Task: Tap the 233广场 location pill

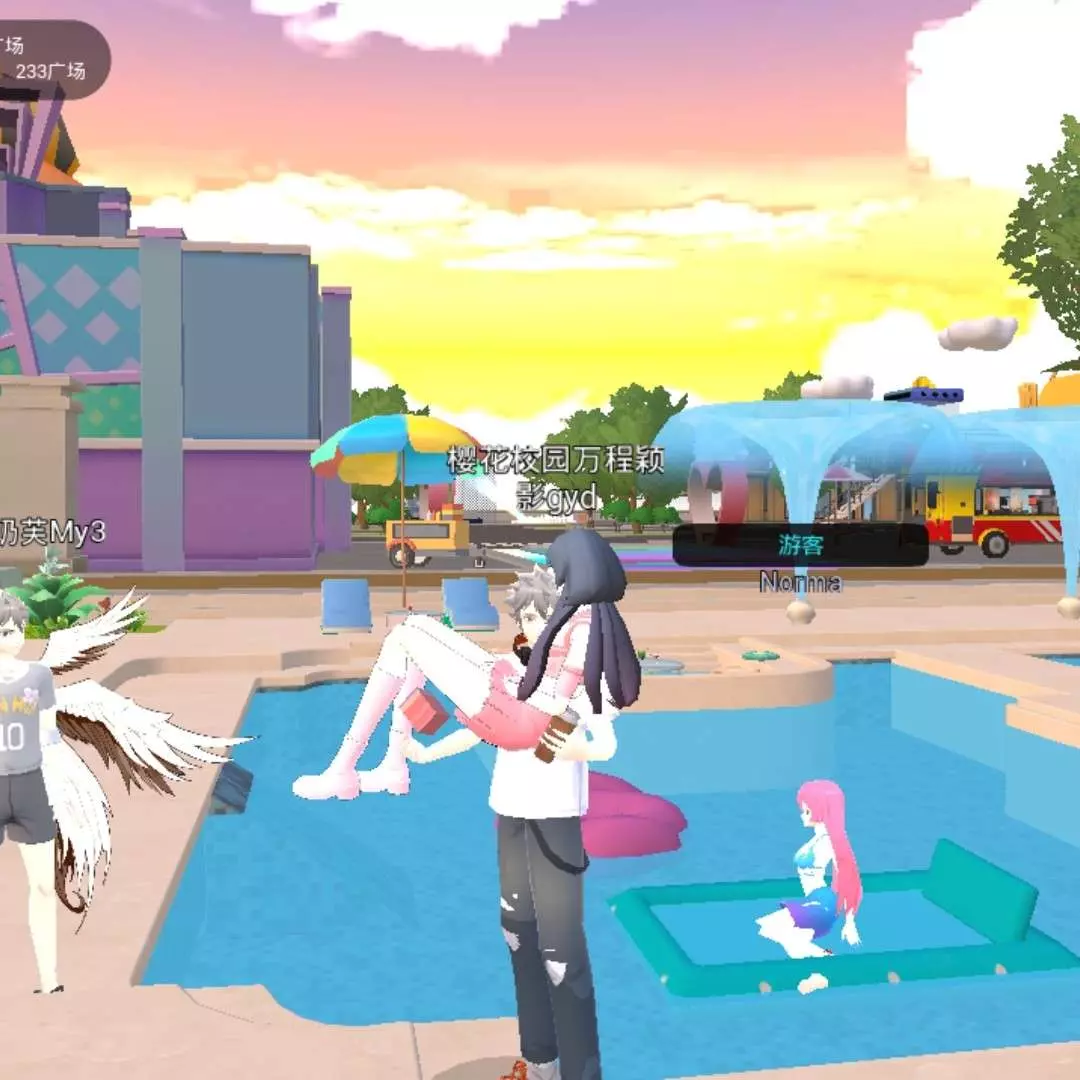Action: click(x=52, y=60)
